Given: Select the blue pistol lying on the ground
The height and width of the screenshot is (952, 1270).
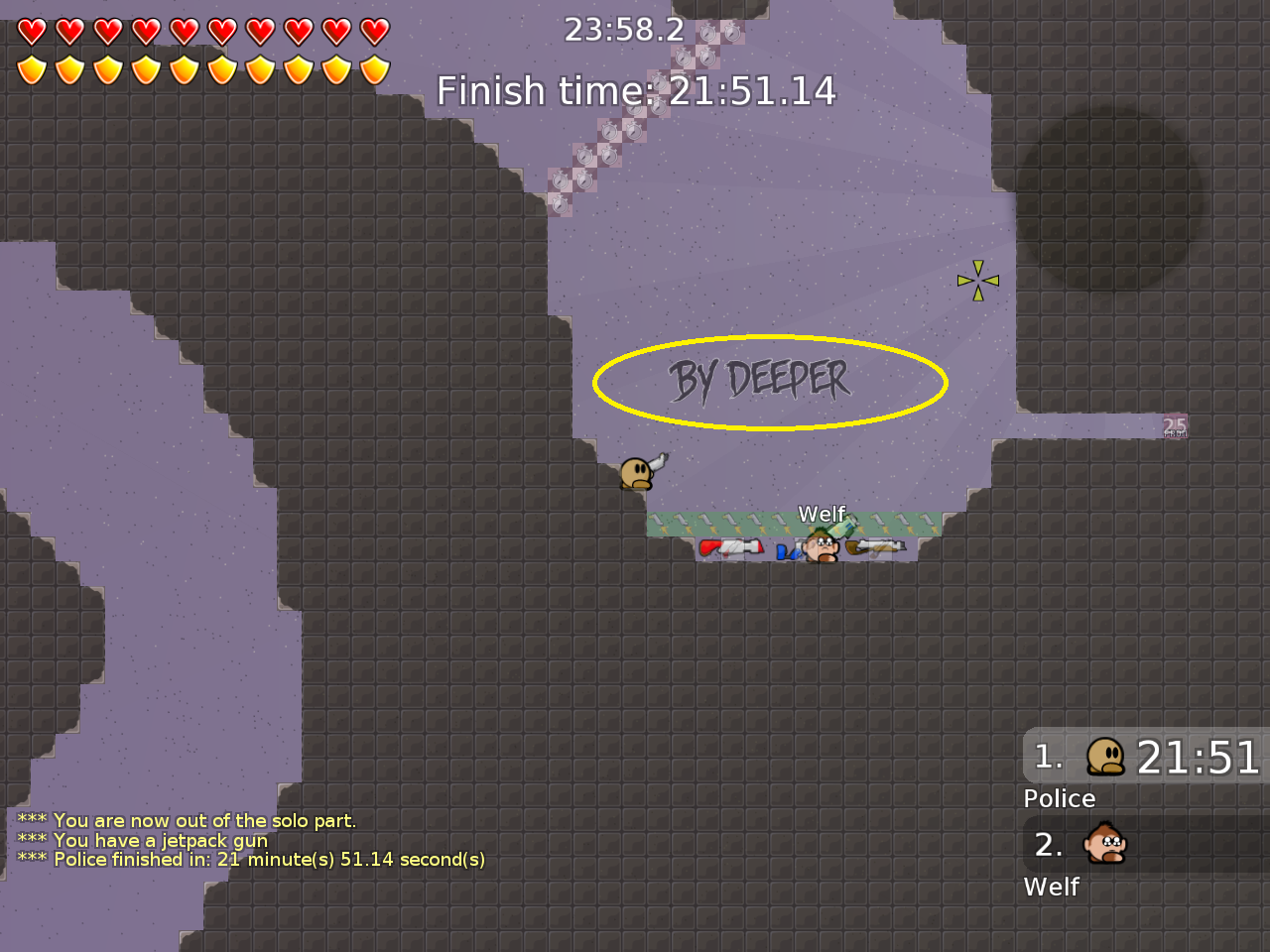Looking at the screenshot, I should point(790,550).
